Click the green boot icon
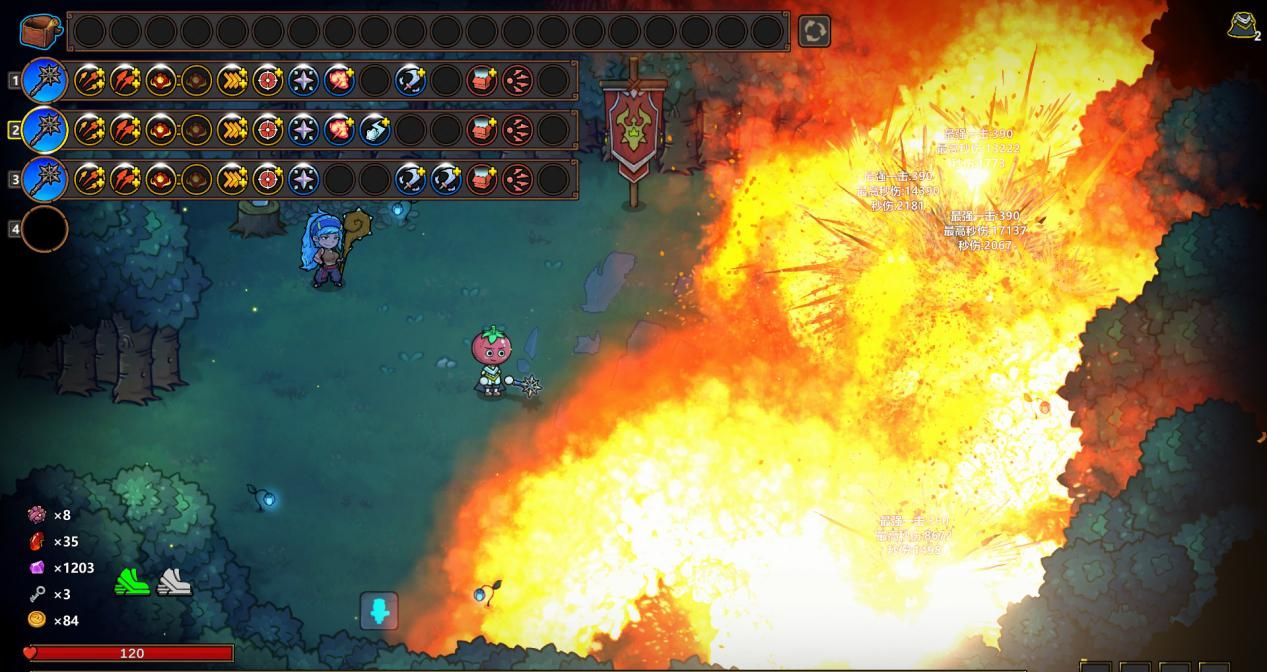 pyautogui.click(x=131, y=581)
